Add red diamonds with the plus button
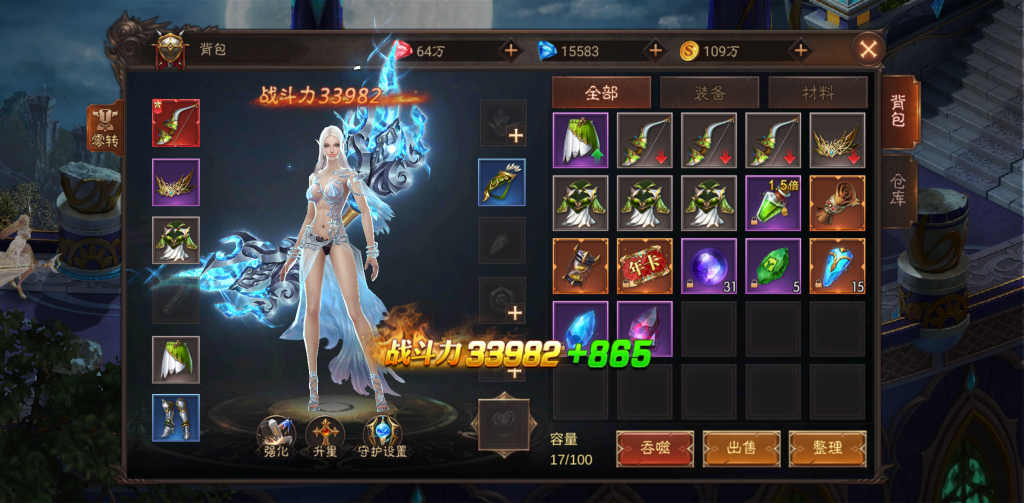The width and height of the screenshot is (1024, 503). pos(510,50)
